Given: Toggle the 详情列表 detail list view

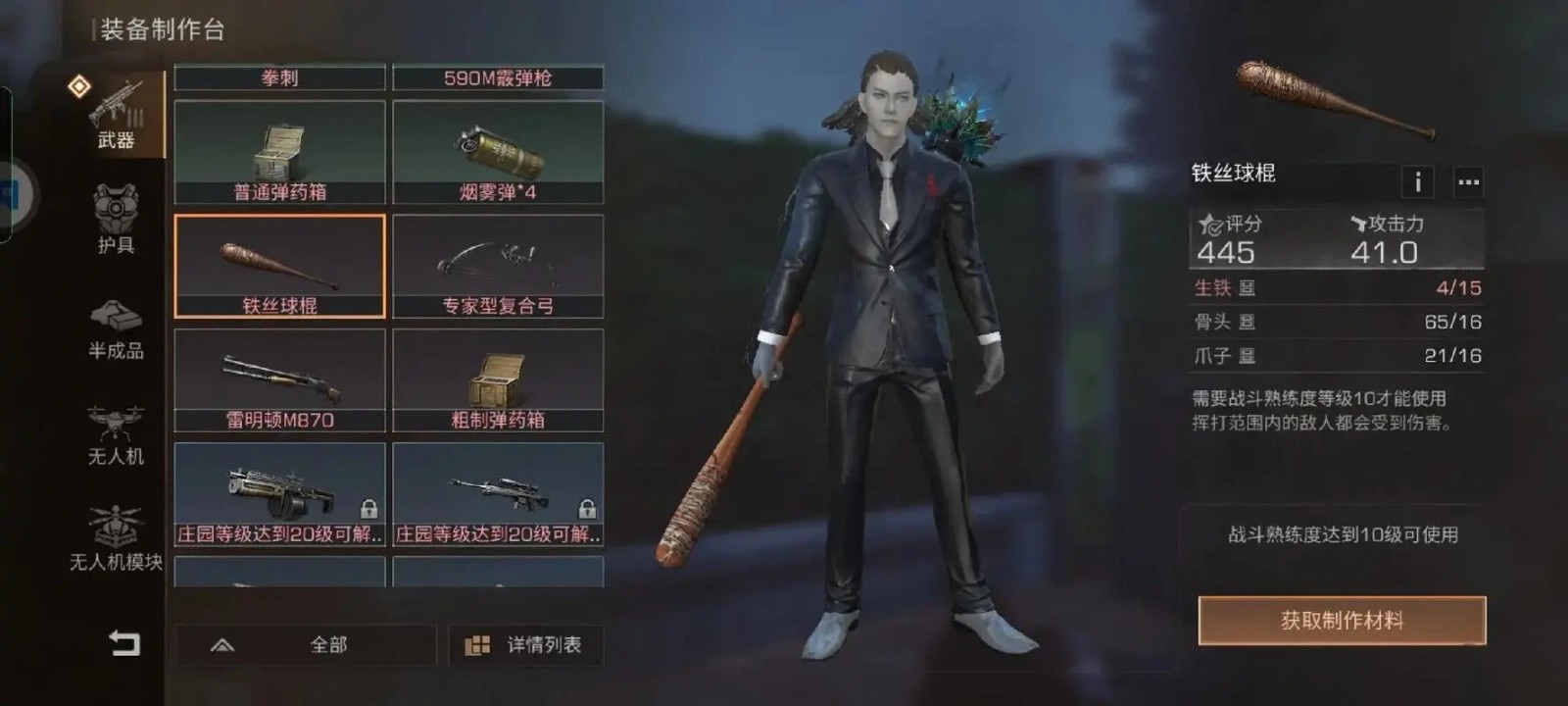Looking at the screenshot, I should 525,645.
